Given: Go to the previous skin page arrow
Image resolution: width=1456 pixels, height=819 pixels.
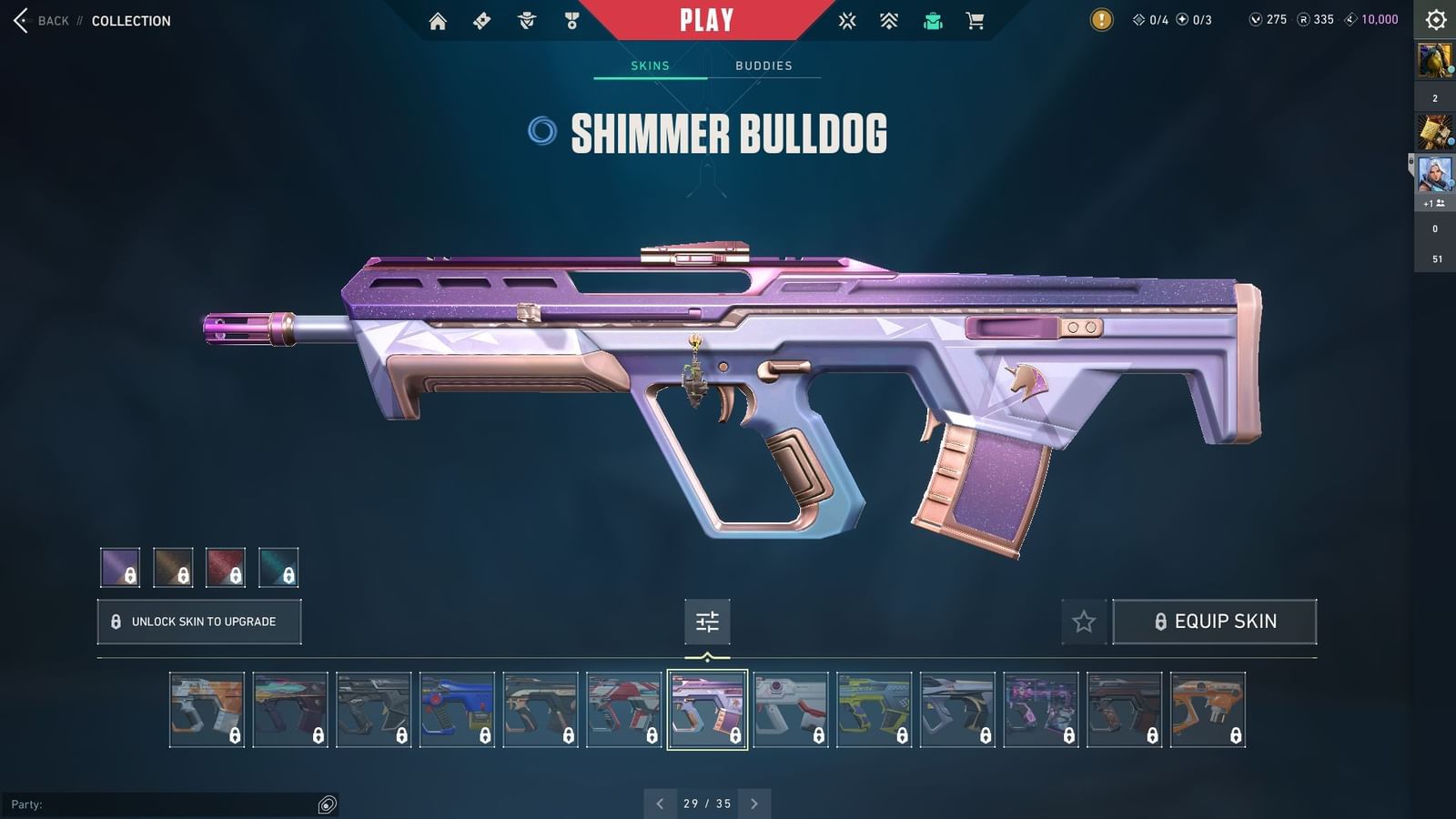Looking at the screenshot, I should [661, 804].
